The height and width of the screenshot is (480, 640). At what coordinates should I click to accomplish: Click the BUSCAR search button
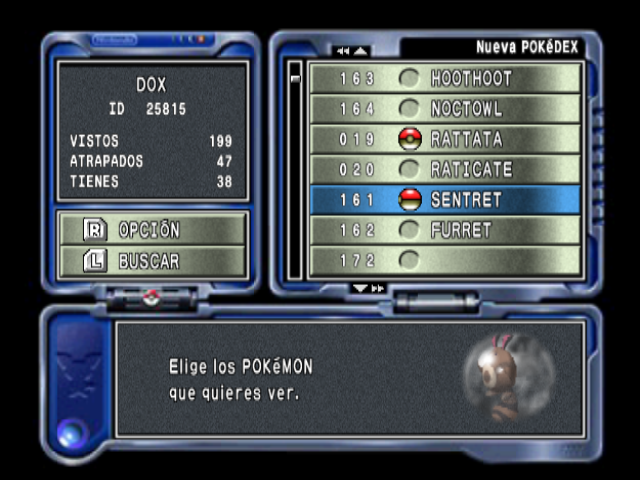pos(152,261)
